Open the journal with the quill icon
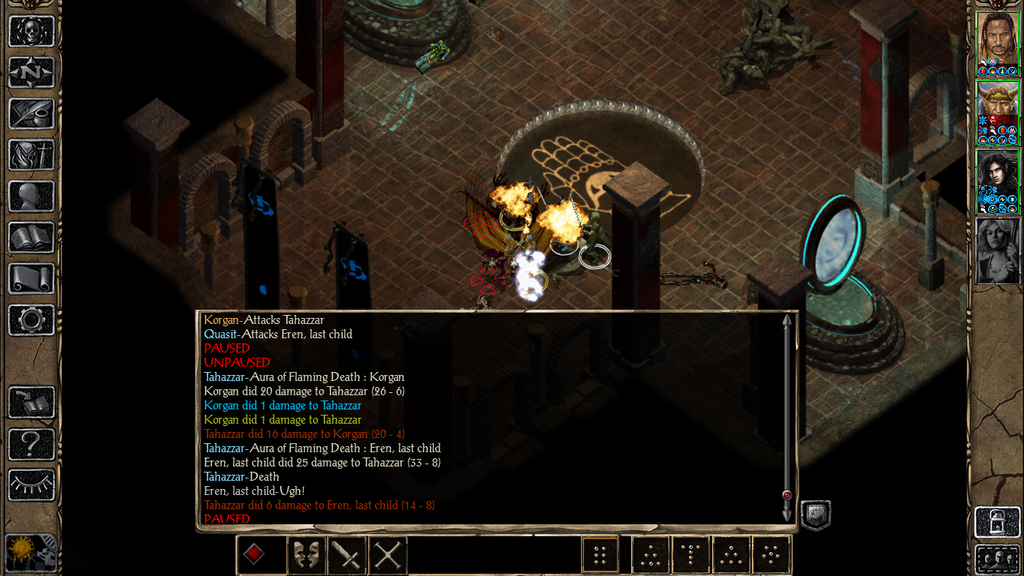Image resolution: width=1024 pixels, height=576 pixels. (31, 113)
